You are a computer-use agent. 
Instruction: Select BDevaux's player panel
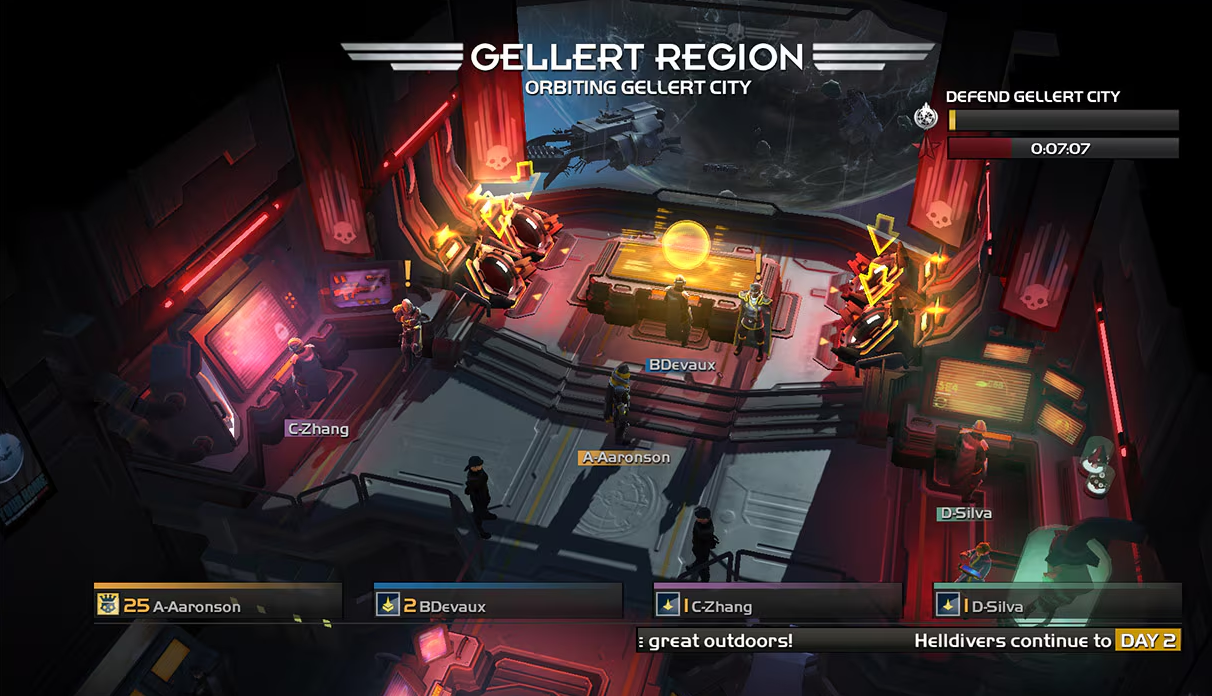pyautogui.click(x=497, y=604)
